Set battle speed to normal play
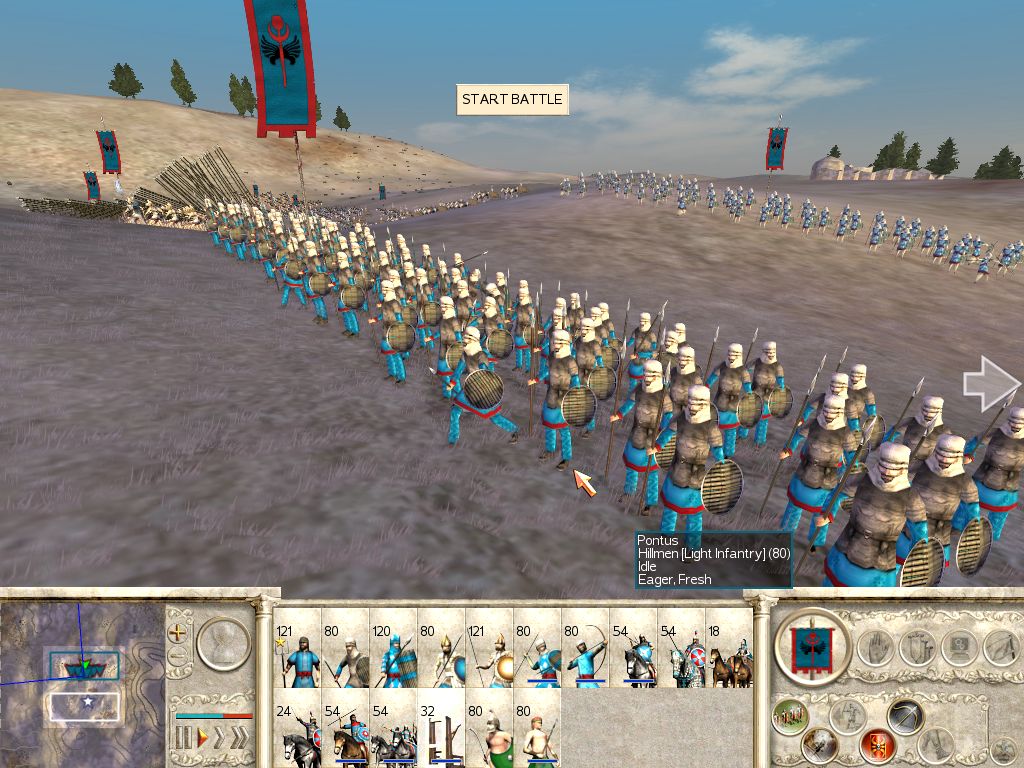This screenshot has width=1024, height=768. [x=202, y=739]
